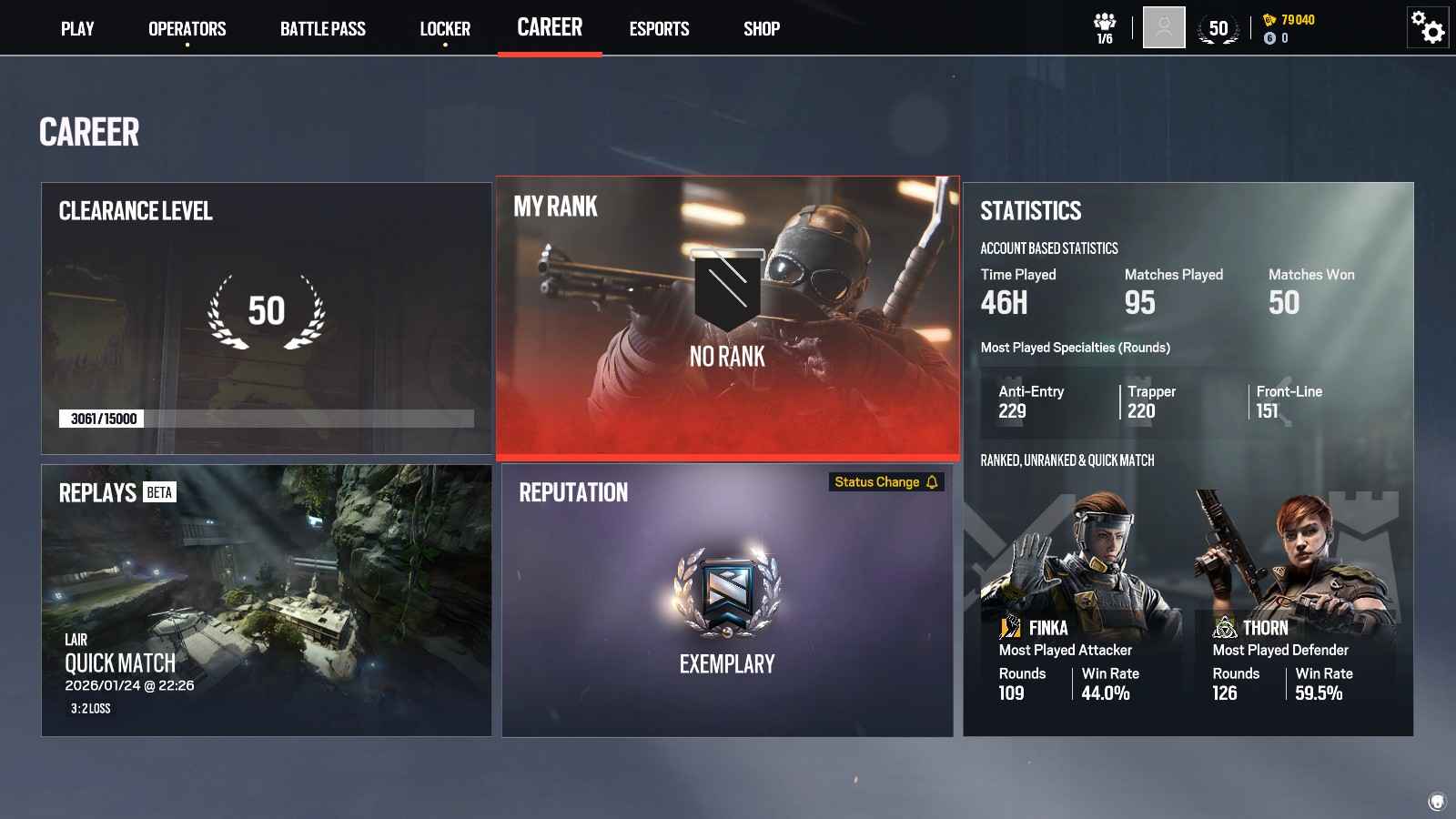
Task: Click the profile avatar thumbnail
Action: [1162, 28]
